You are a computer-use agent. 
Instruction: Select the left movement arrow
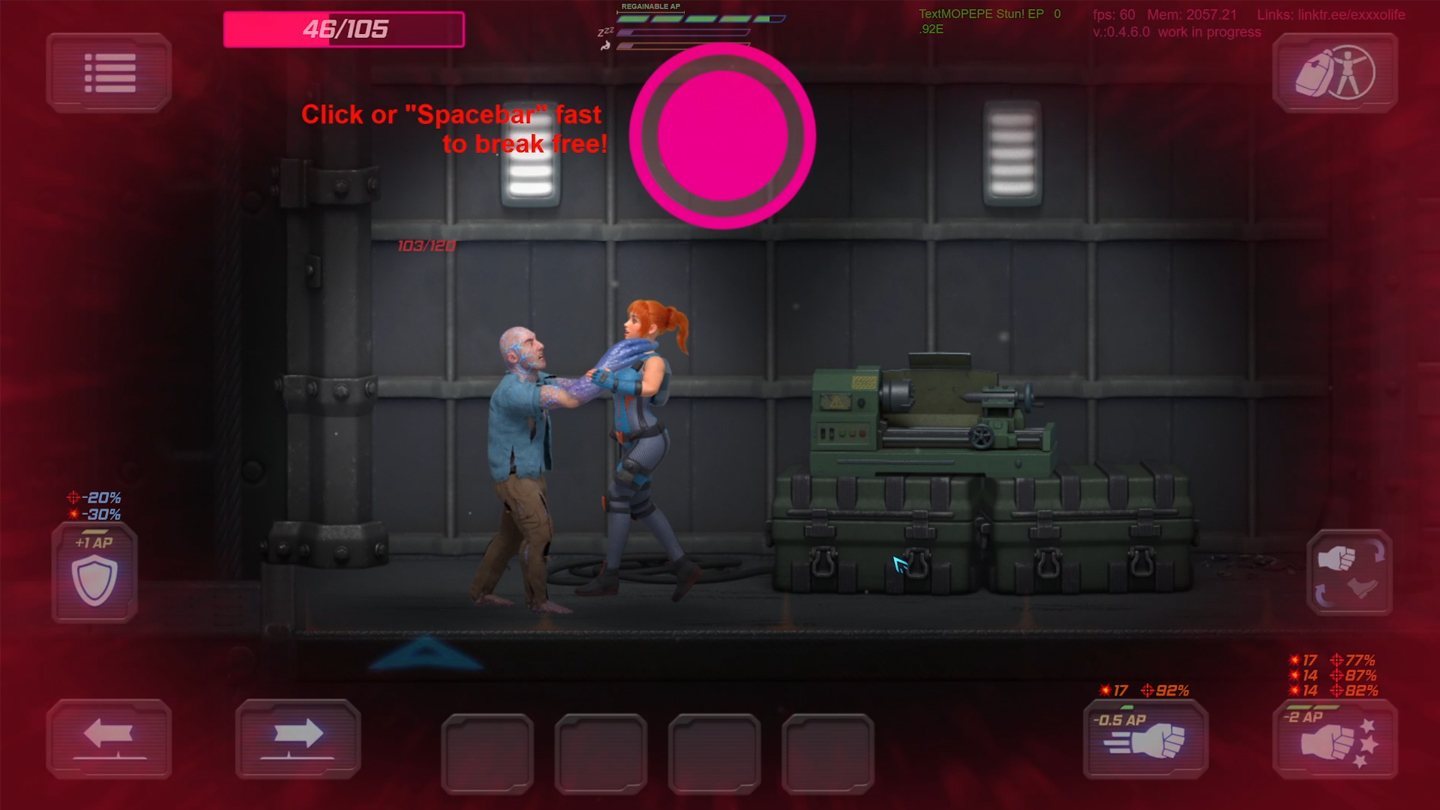click(110, 738)
